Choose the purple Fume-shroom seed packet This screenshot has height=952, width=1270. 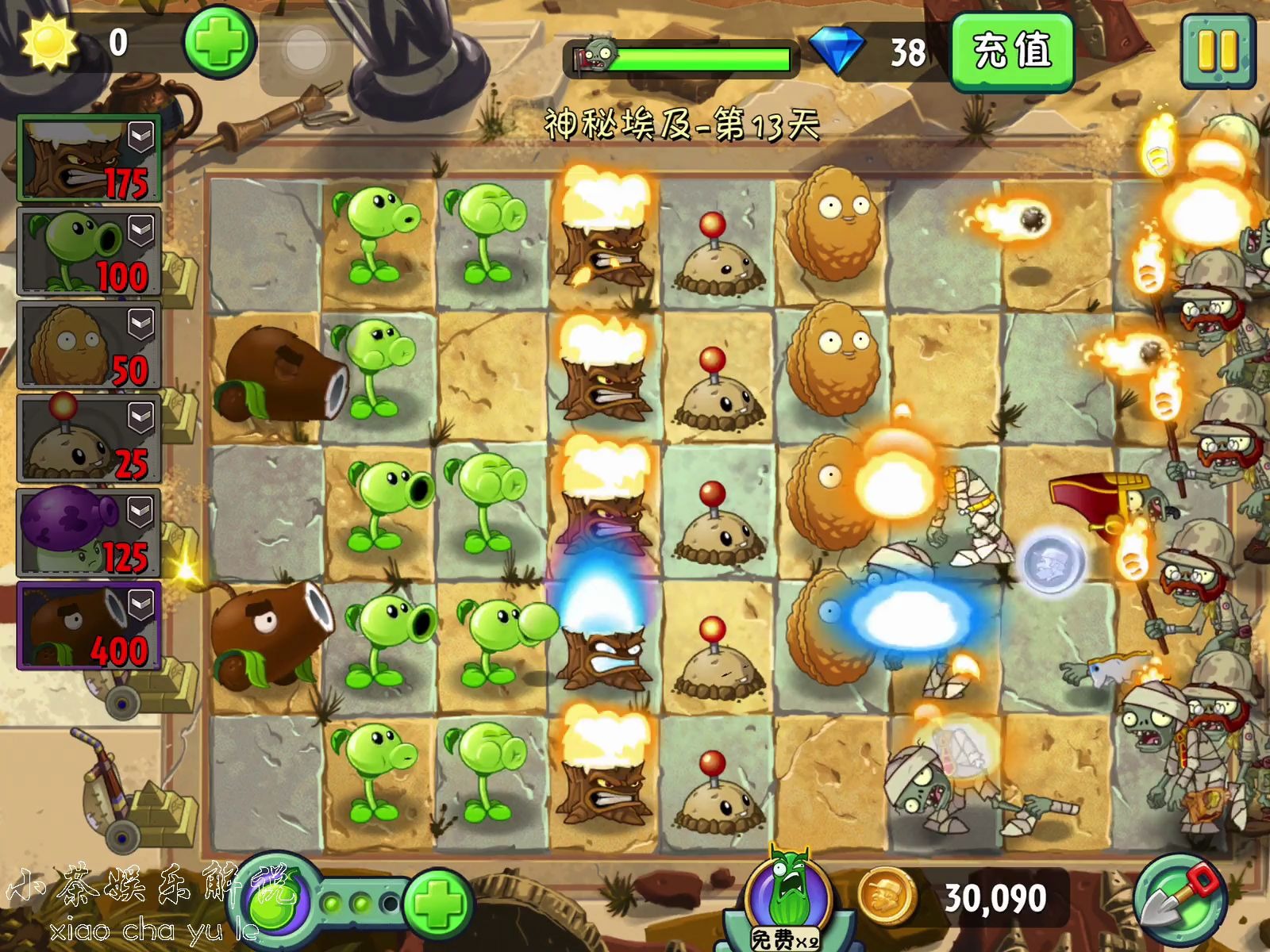click(89, 532)
